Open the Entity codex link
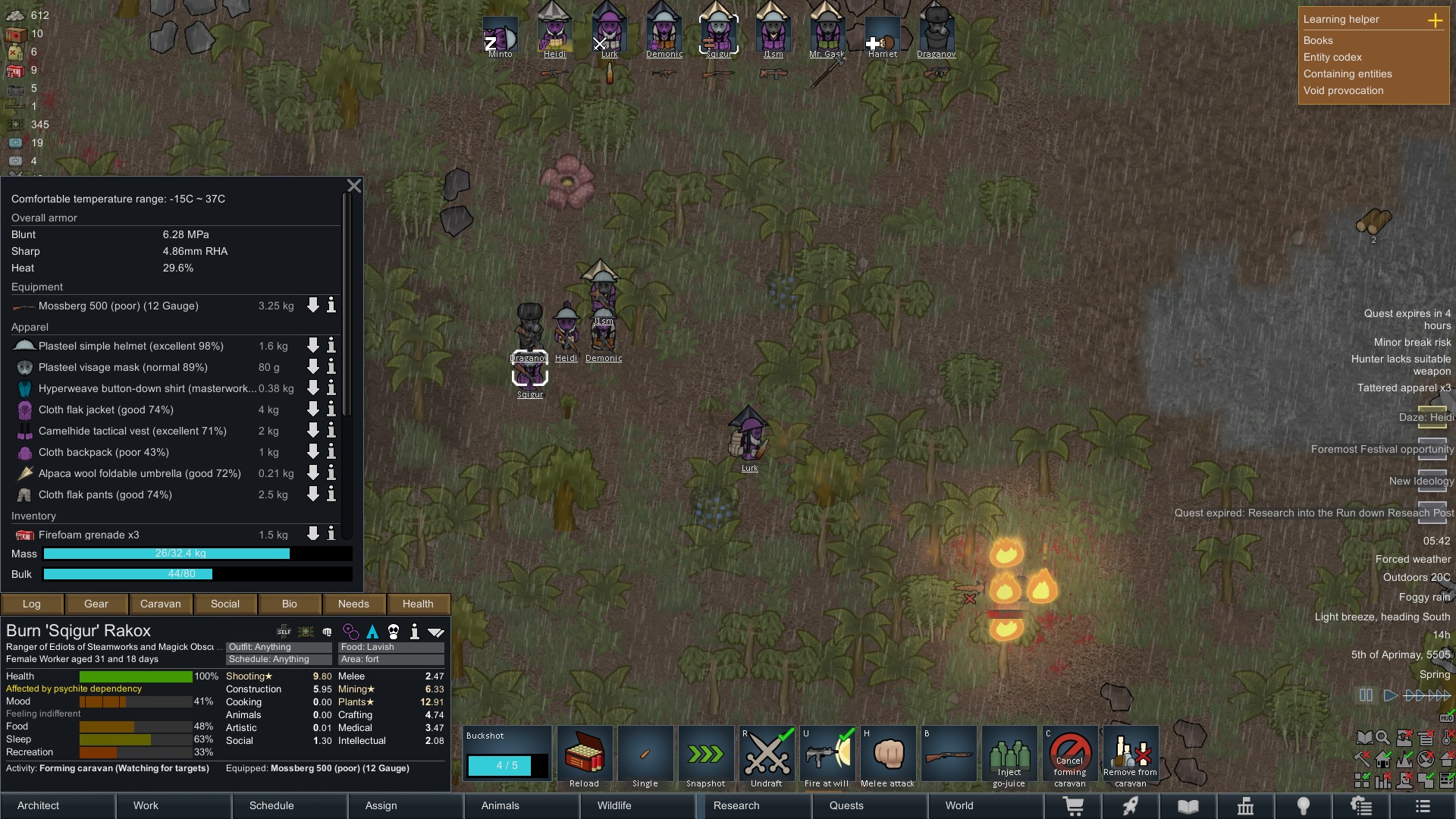 1332,57
